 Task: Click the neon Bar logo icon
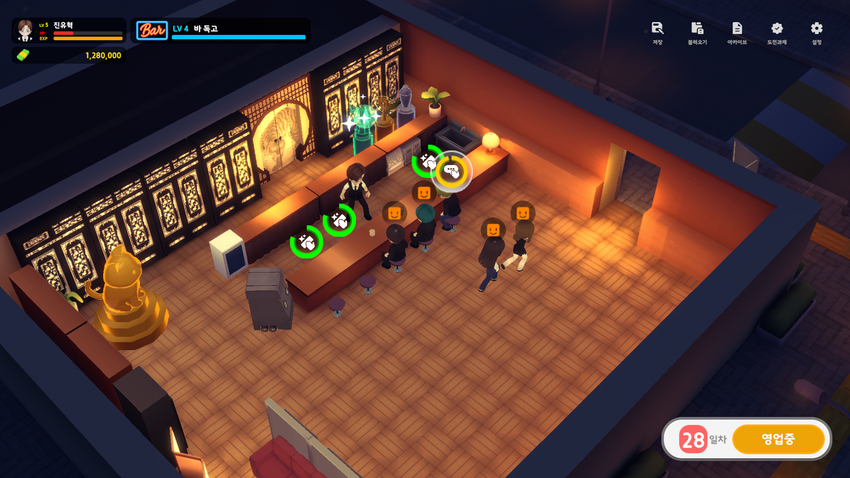[x=152, y=30]
